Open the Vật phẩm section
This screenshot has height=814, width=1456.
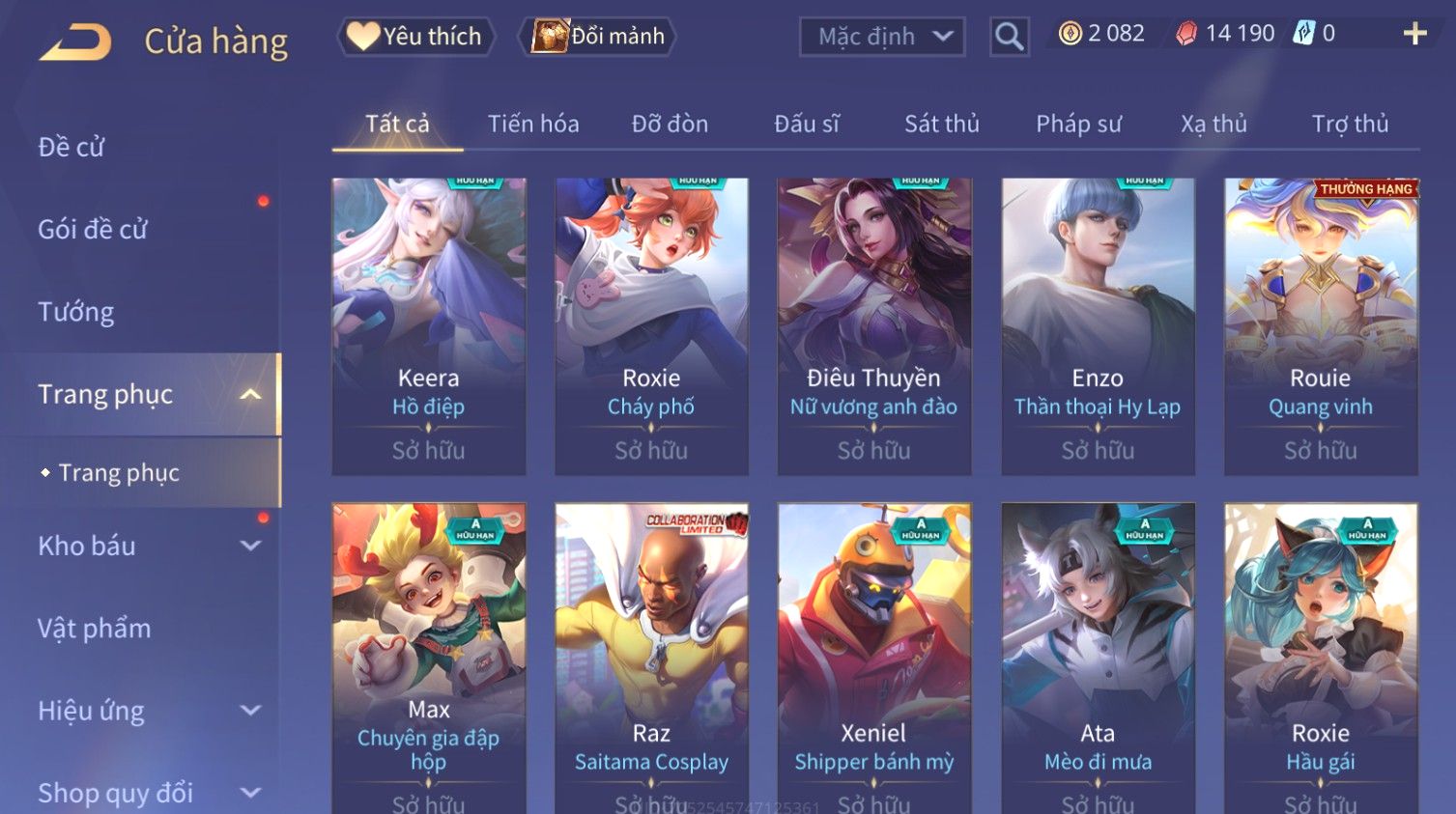click(95, 629)
